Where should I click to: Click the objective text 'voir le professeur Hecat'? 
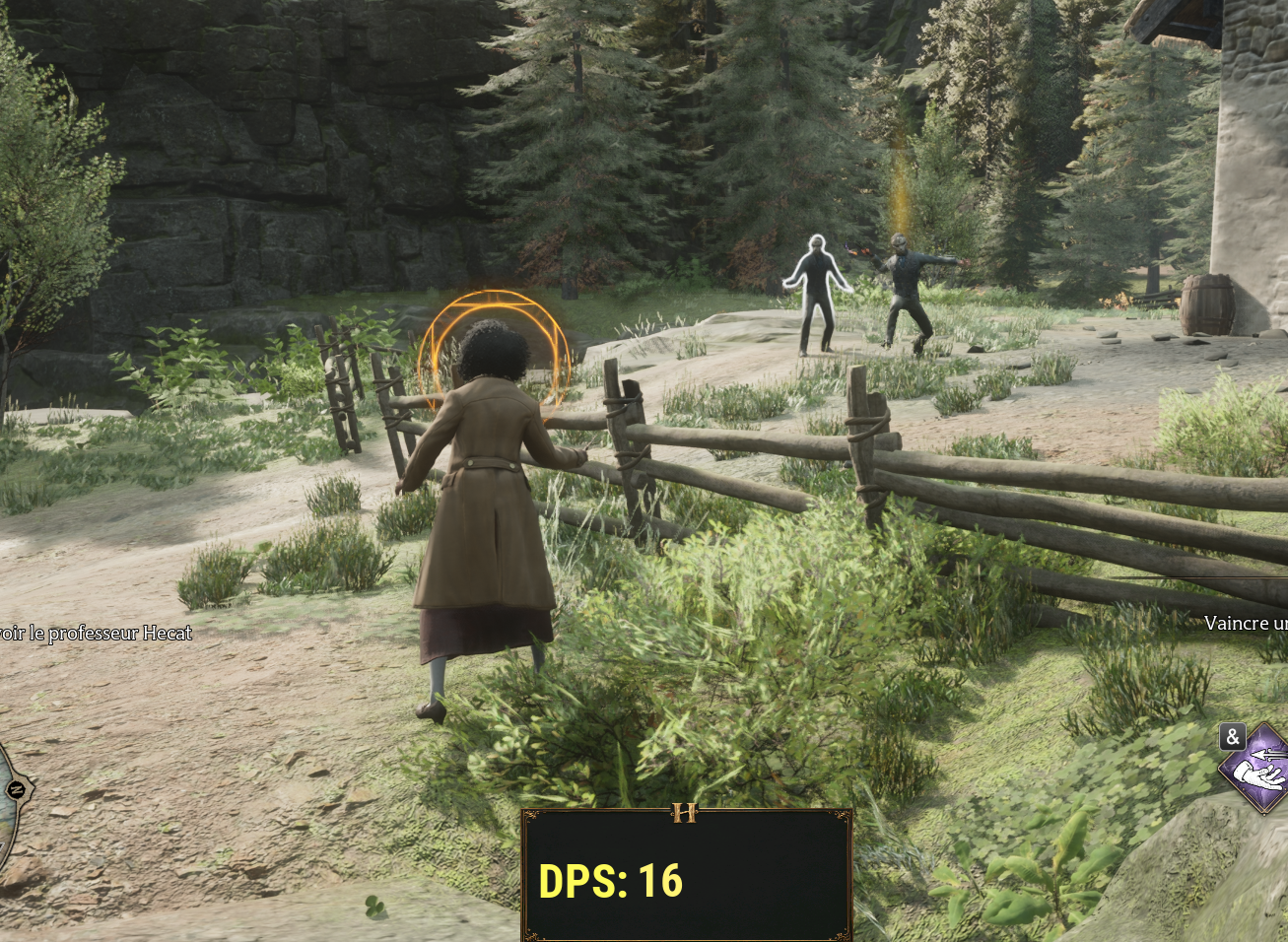(96, 634)
